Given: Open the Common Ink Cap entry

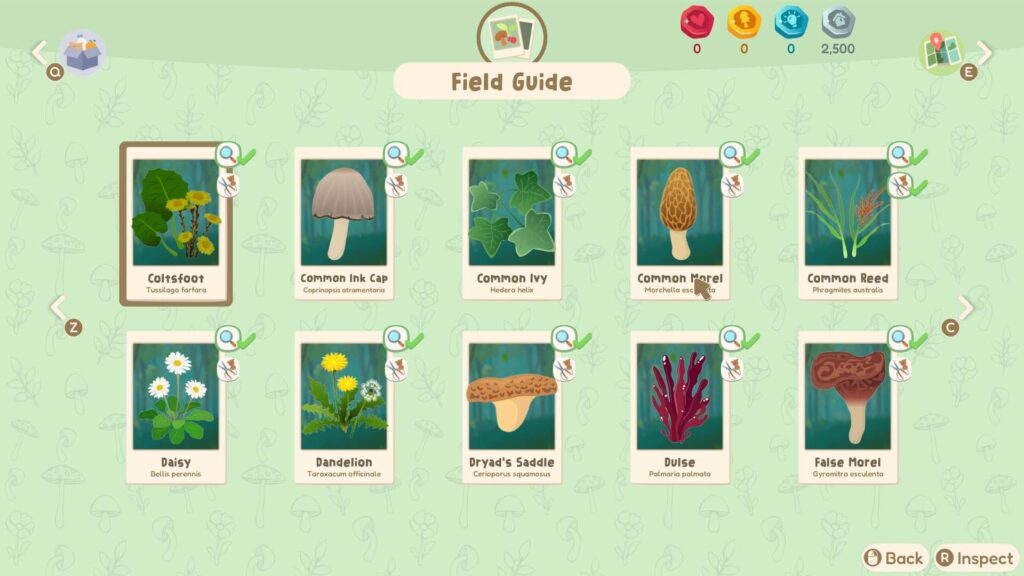Looking at the screenshot, I should [343, 225].
